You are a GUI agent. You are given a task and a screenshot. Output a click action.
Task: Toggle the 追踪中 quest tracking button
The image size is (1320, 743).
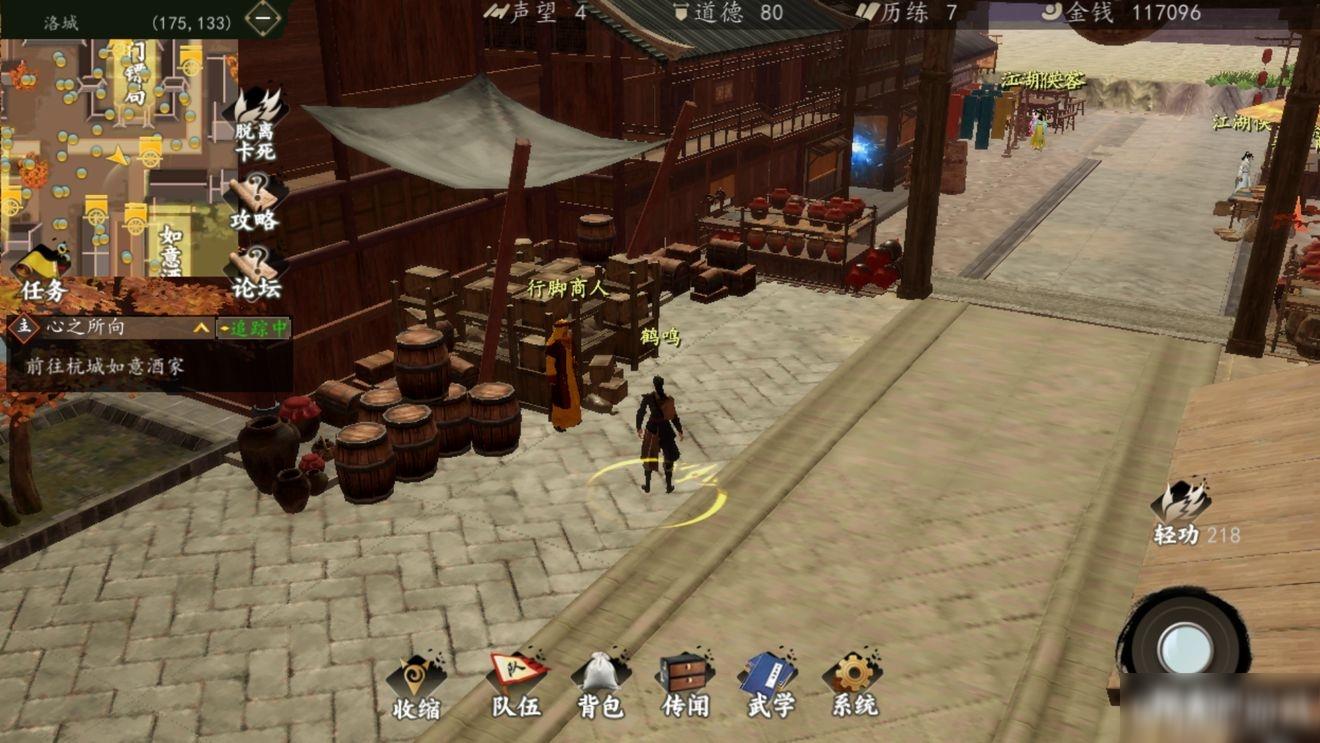click(x=254, y=328)
